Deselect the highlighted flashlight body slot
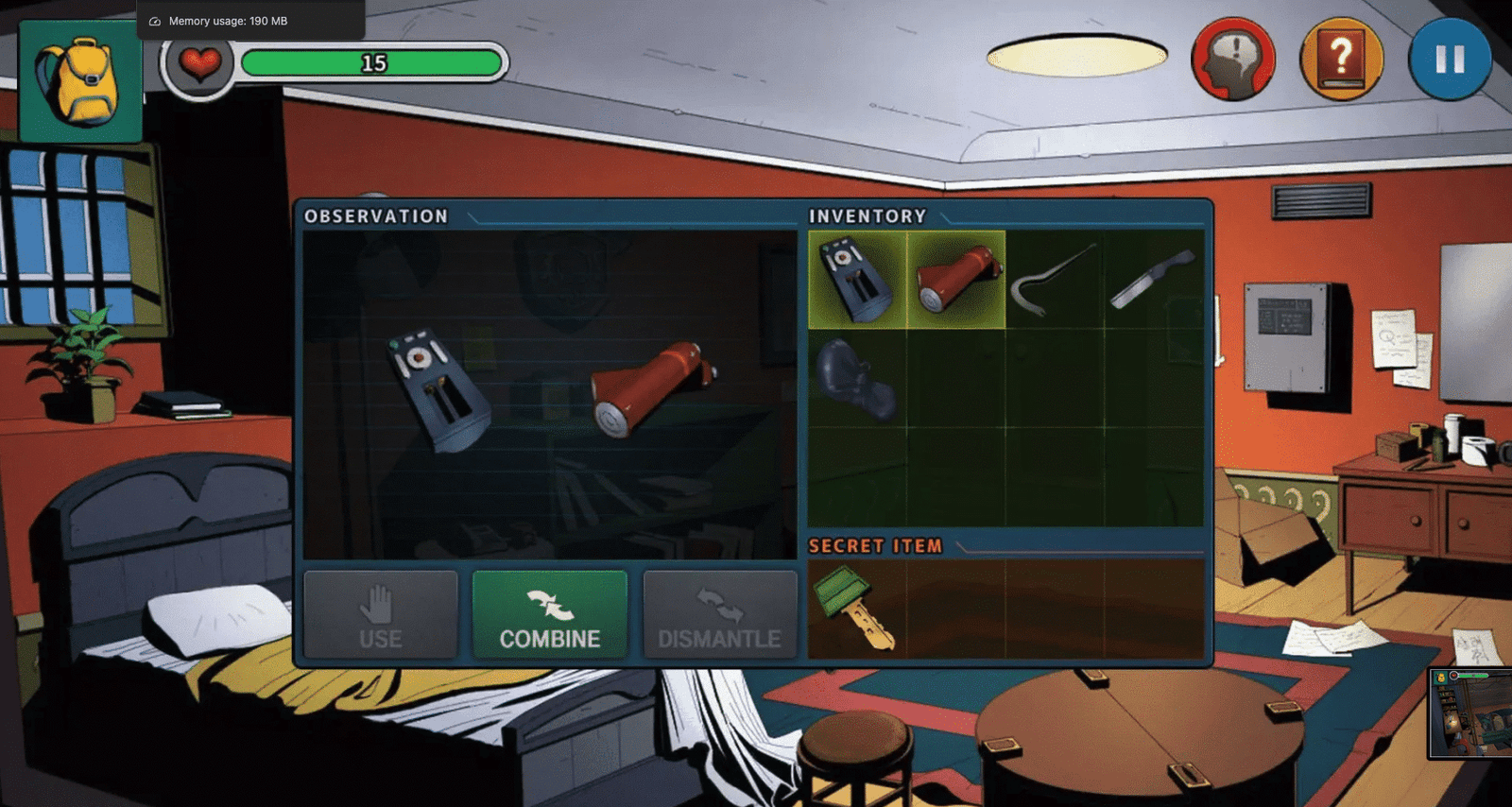The height and width of the screenshot is (807, 1512). click(x=856, y=277)
